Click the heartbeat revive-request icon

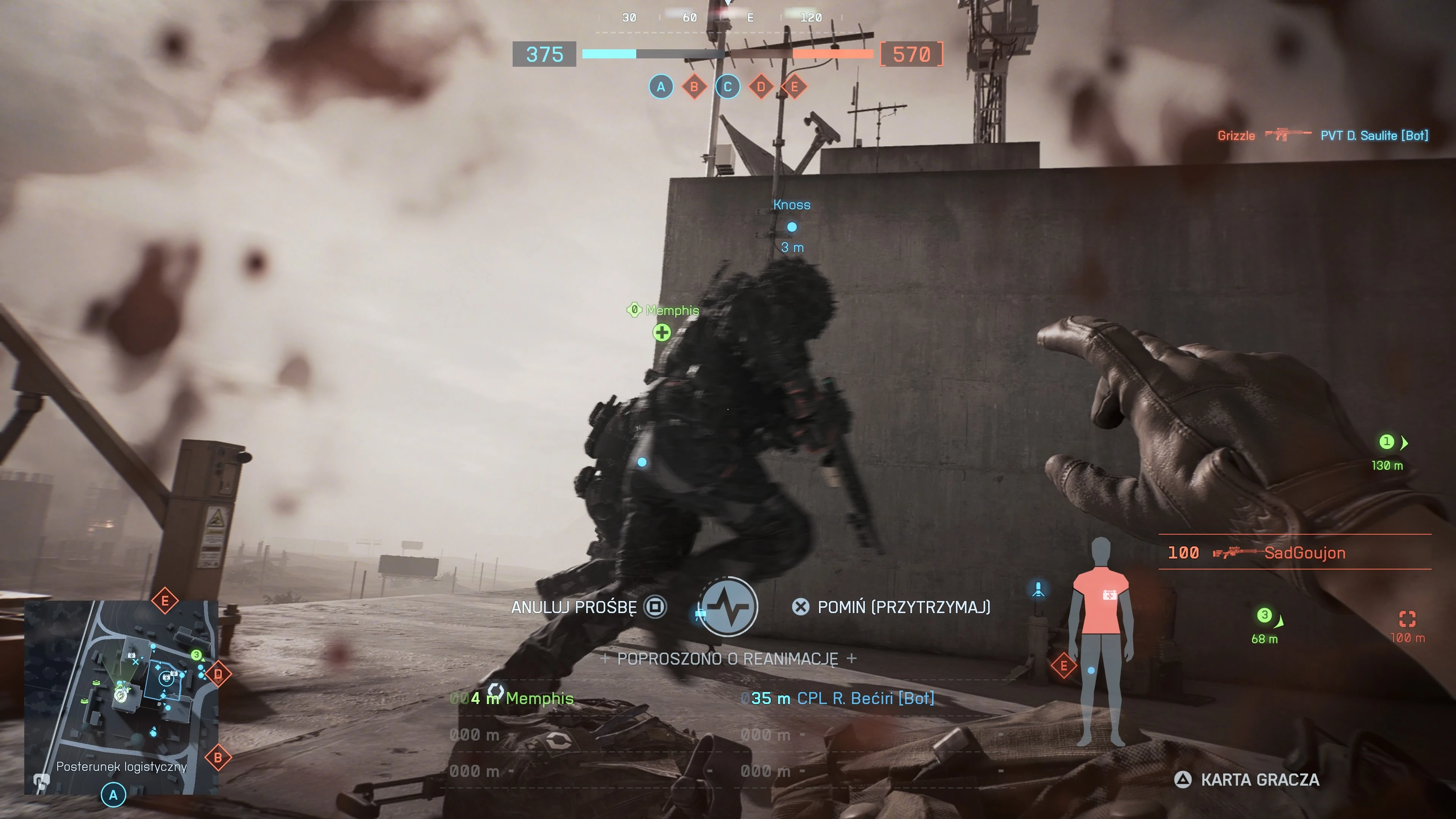tap(728, 607)
